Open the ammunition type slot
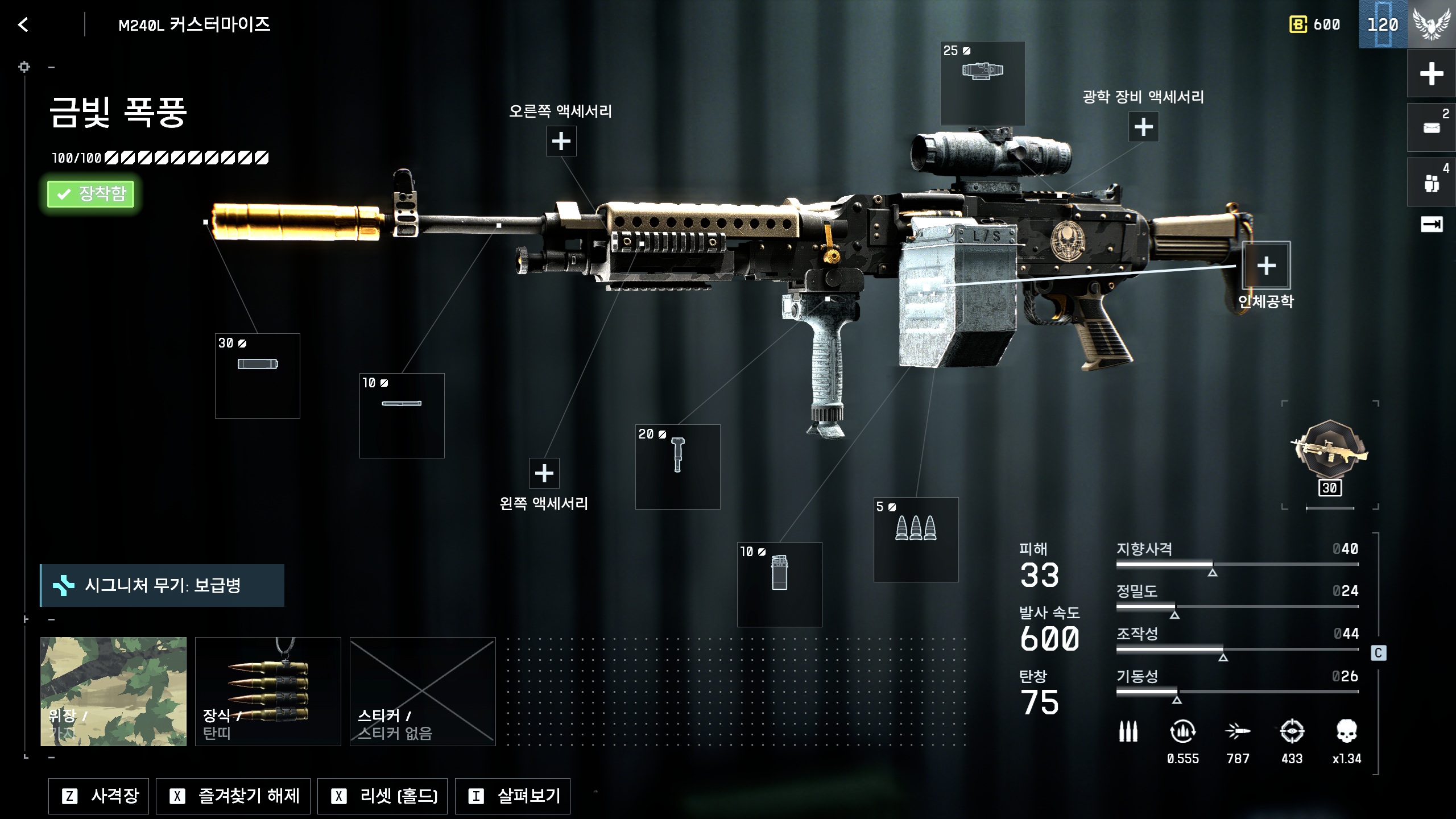 [x=916, y=539]
